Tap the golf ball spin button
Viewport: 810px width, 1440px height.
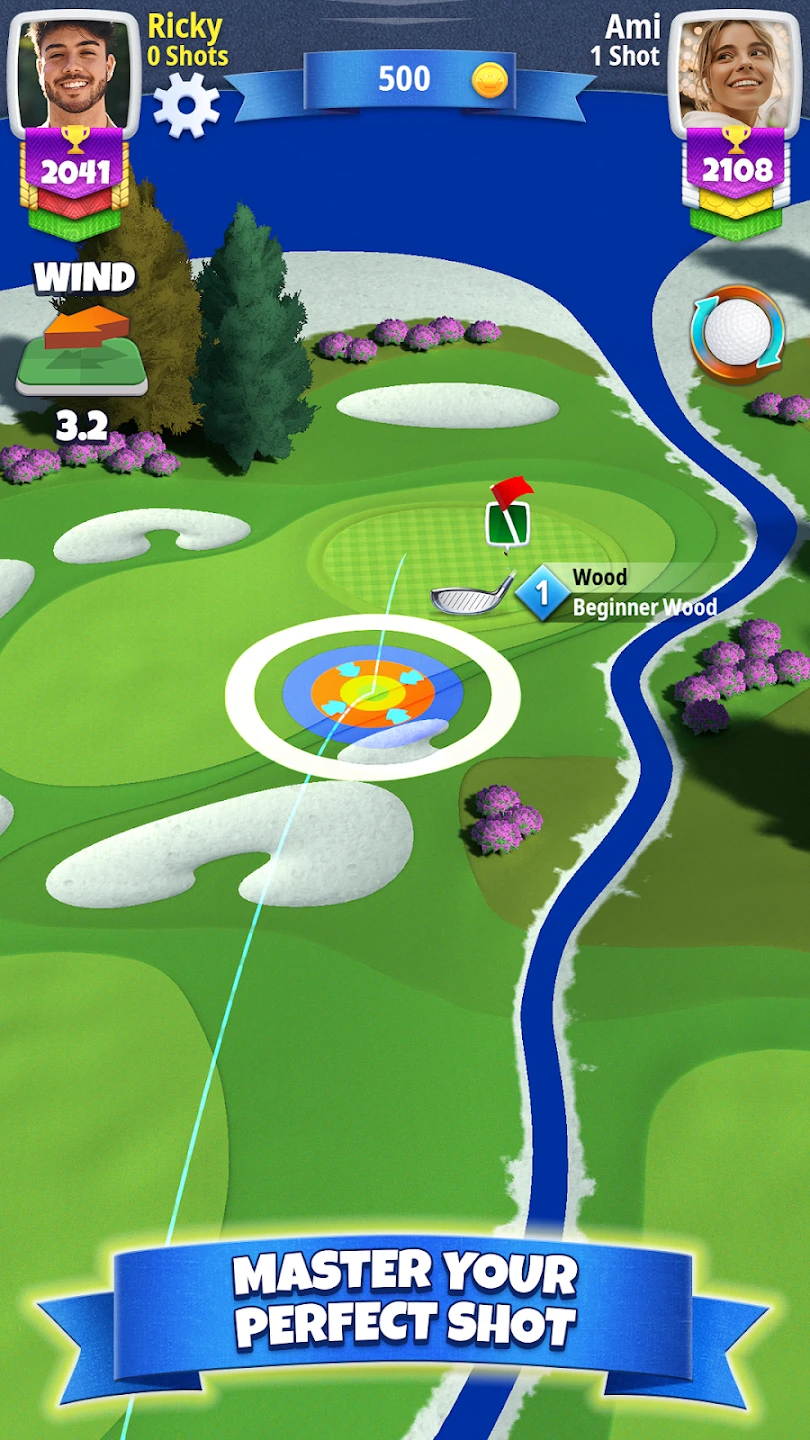coord(736,335)
